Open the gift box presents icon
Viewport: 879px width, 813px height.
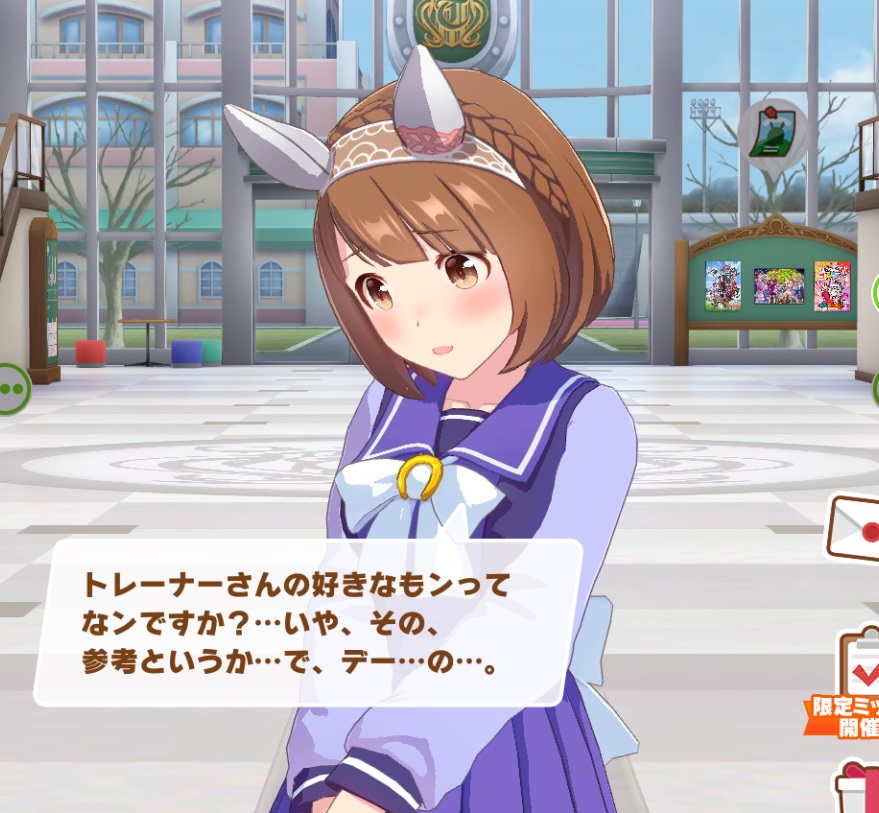coord(860,787)
